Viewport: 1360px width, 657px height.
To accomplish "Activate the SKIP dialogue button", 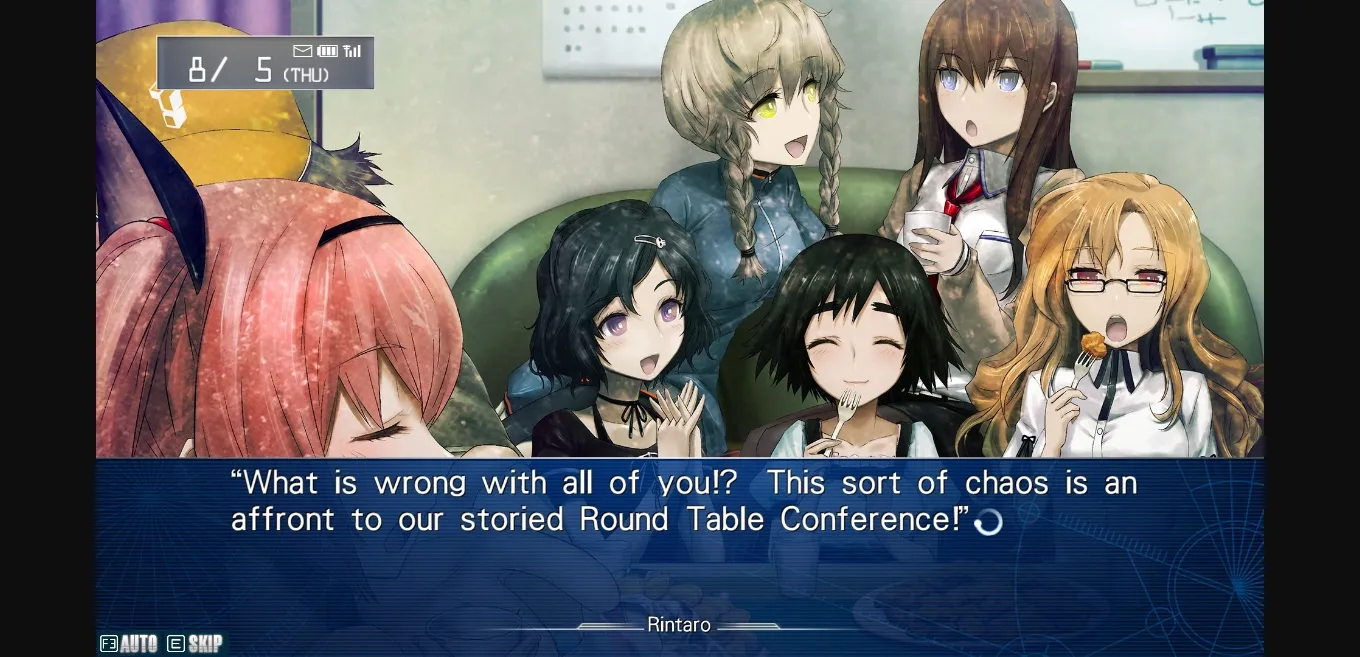I will (196, 643).
